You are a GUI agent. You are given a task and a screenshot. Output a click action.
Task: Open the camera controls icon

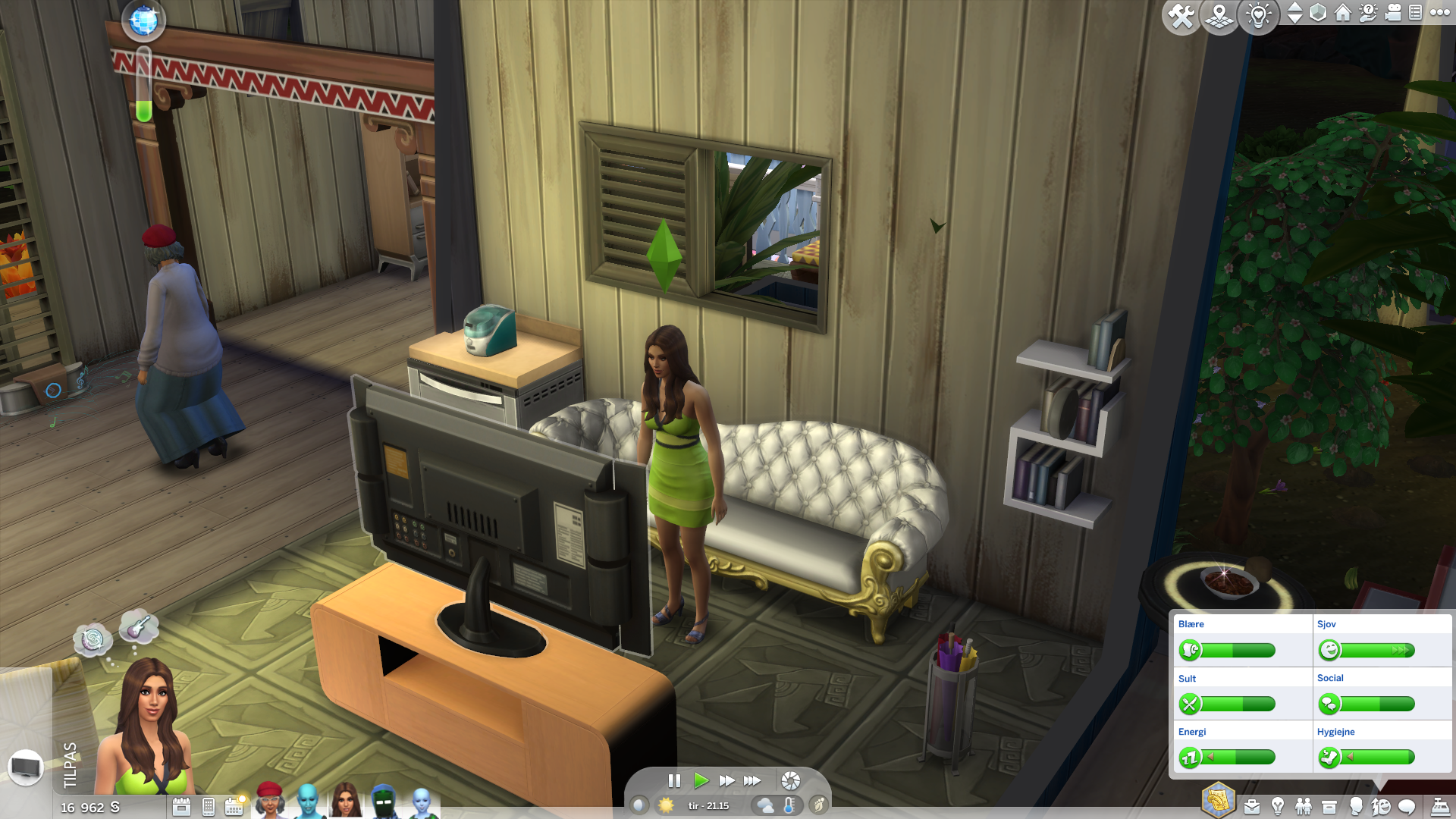[x=1393, y=13]
